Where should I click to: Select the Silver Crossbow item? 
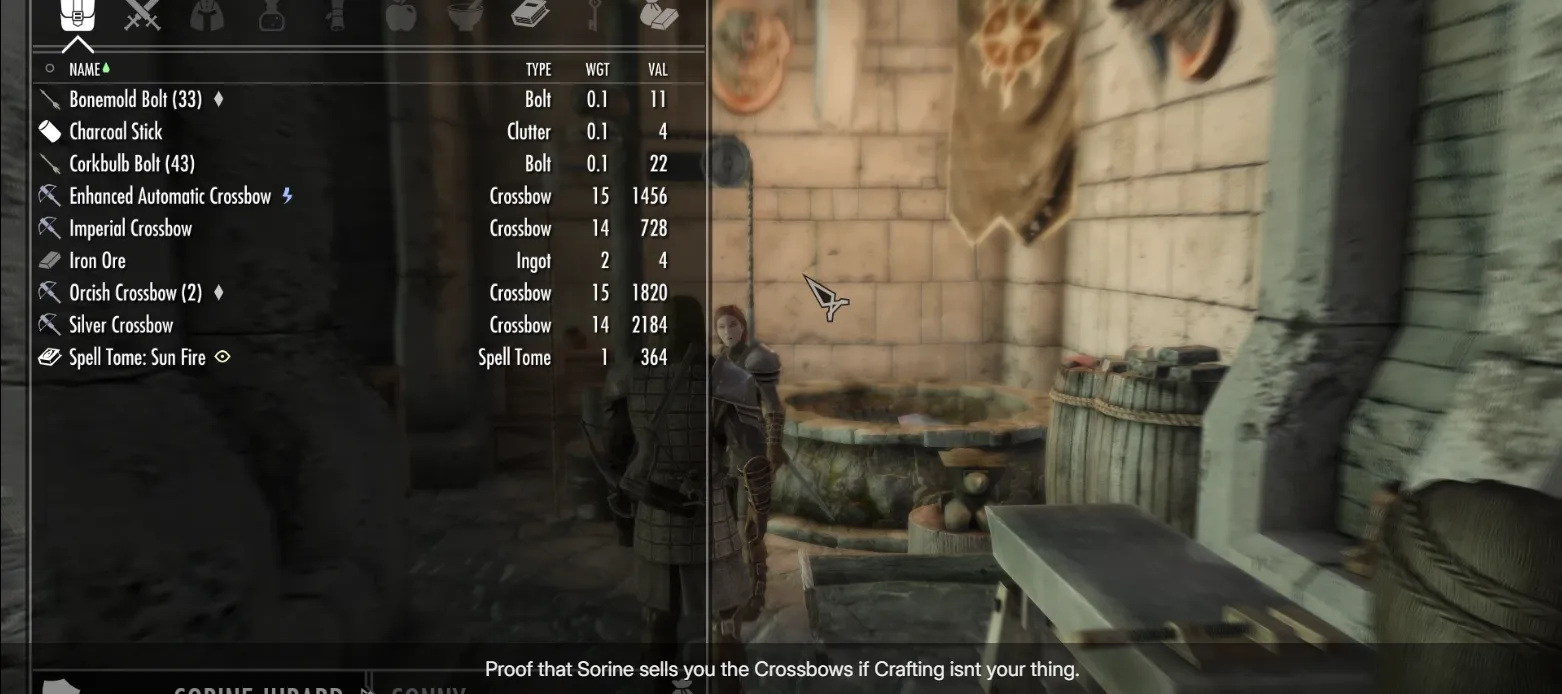tap(121, 325)
